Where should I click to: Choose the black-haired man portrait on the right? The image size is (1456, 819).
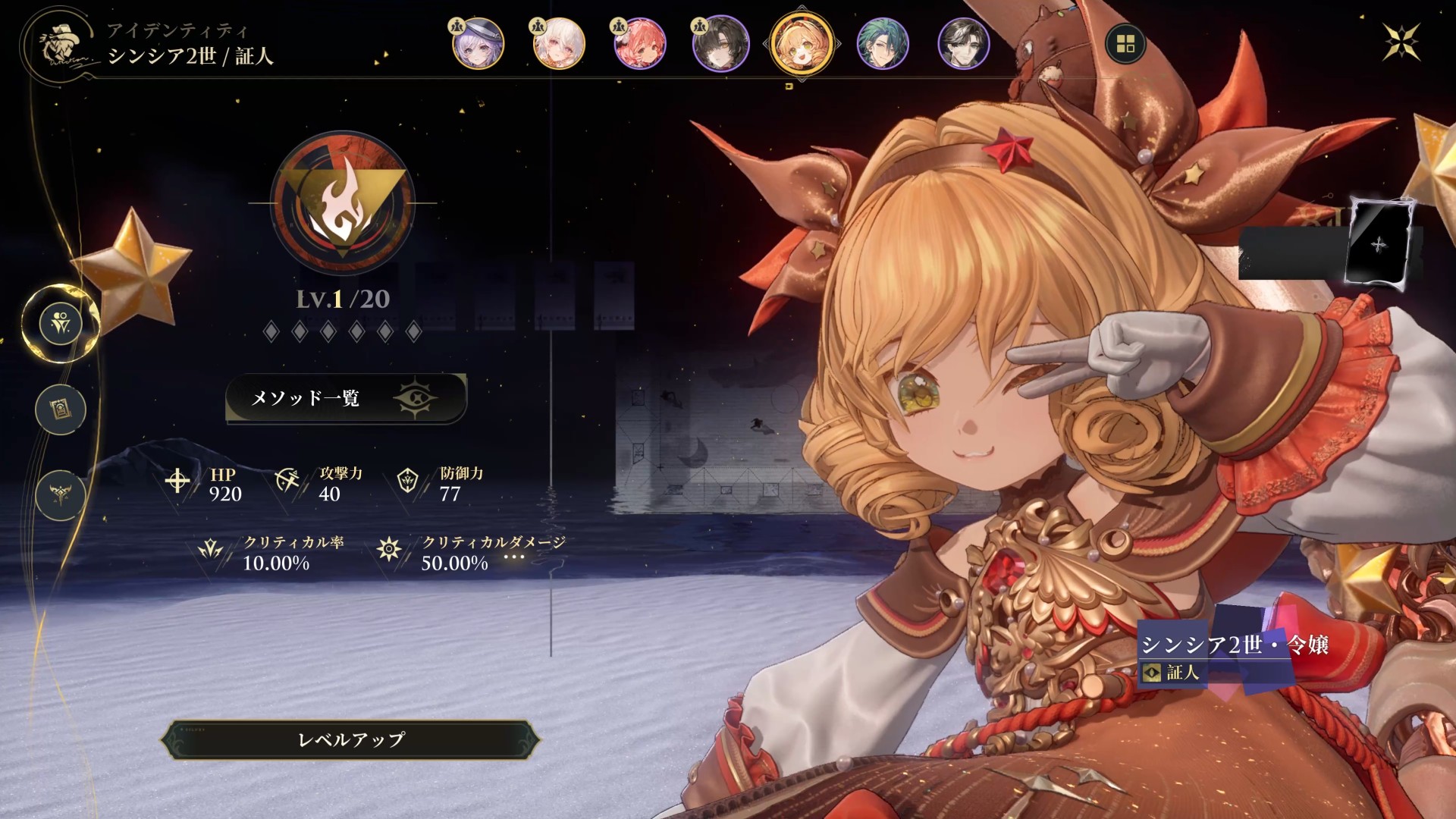[x=964, y=44]
